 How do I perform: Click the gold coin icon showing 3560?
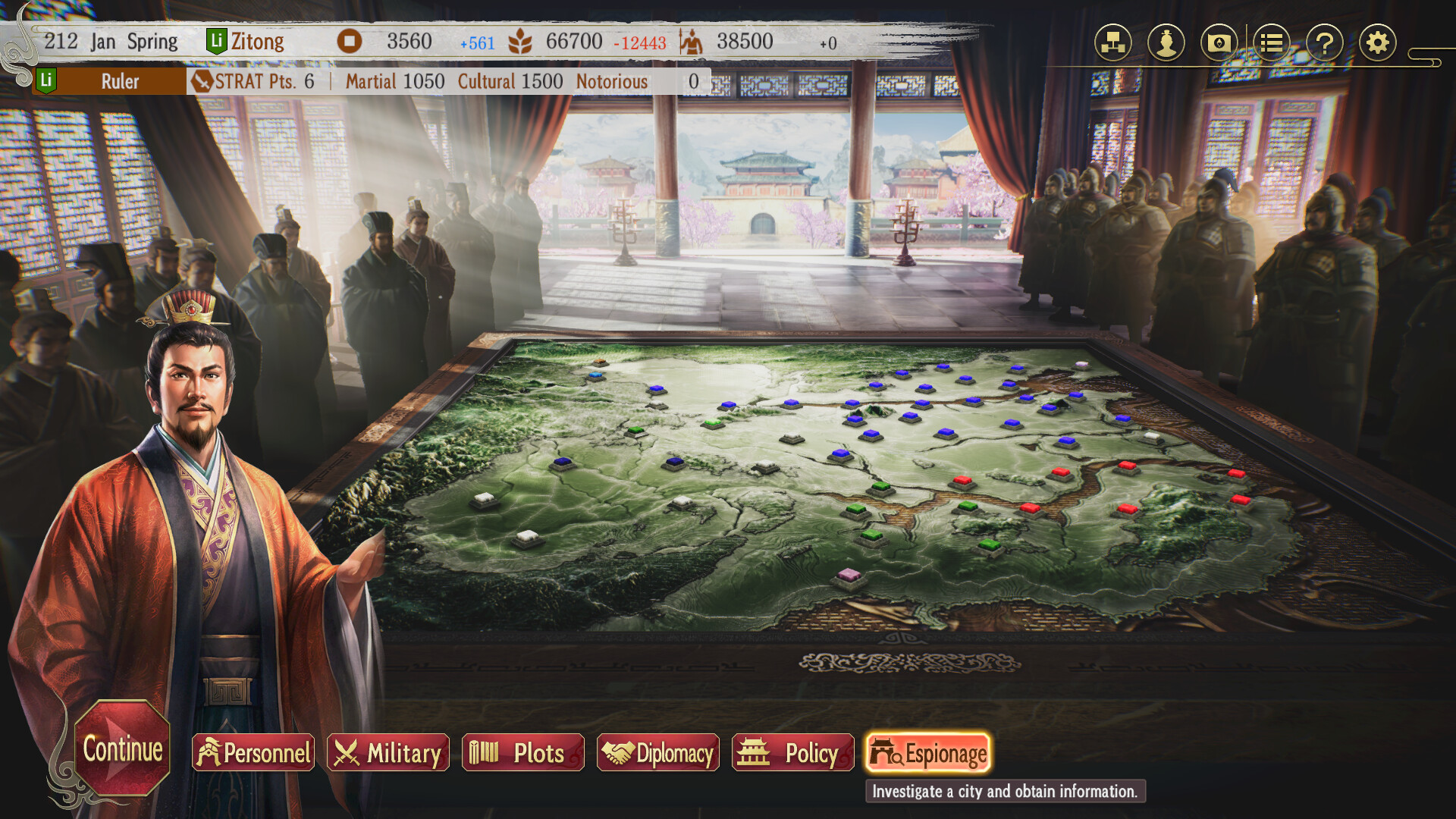click(x=348, y=42)
